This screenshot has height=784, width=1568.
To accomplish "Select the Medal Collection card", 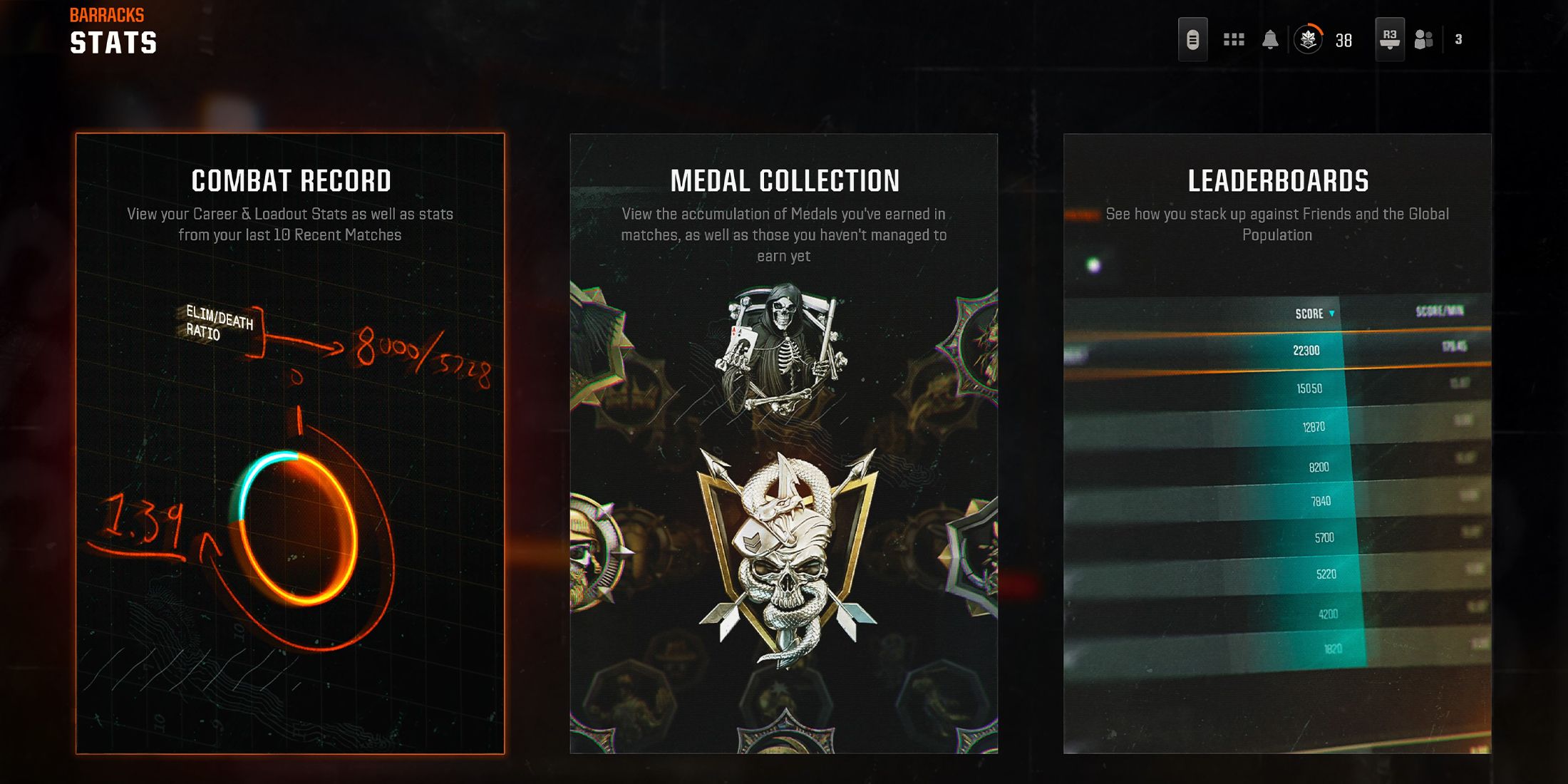I will click(x=783, y=443).
